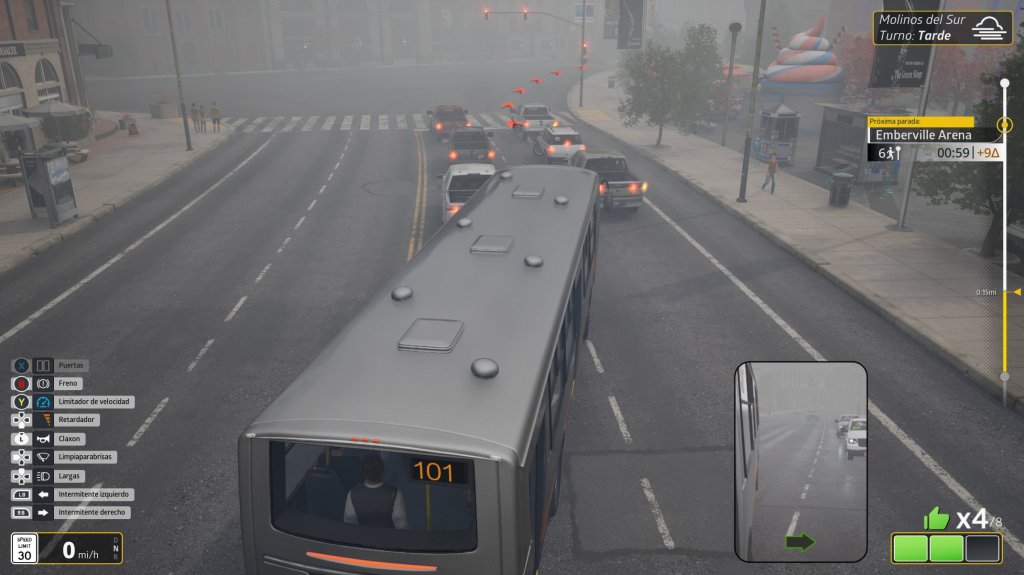Activate the Freno brake icon
This screenshot has height=575, width=1024.
click(x=43, y=383)
